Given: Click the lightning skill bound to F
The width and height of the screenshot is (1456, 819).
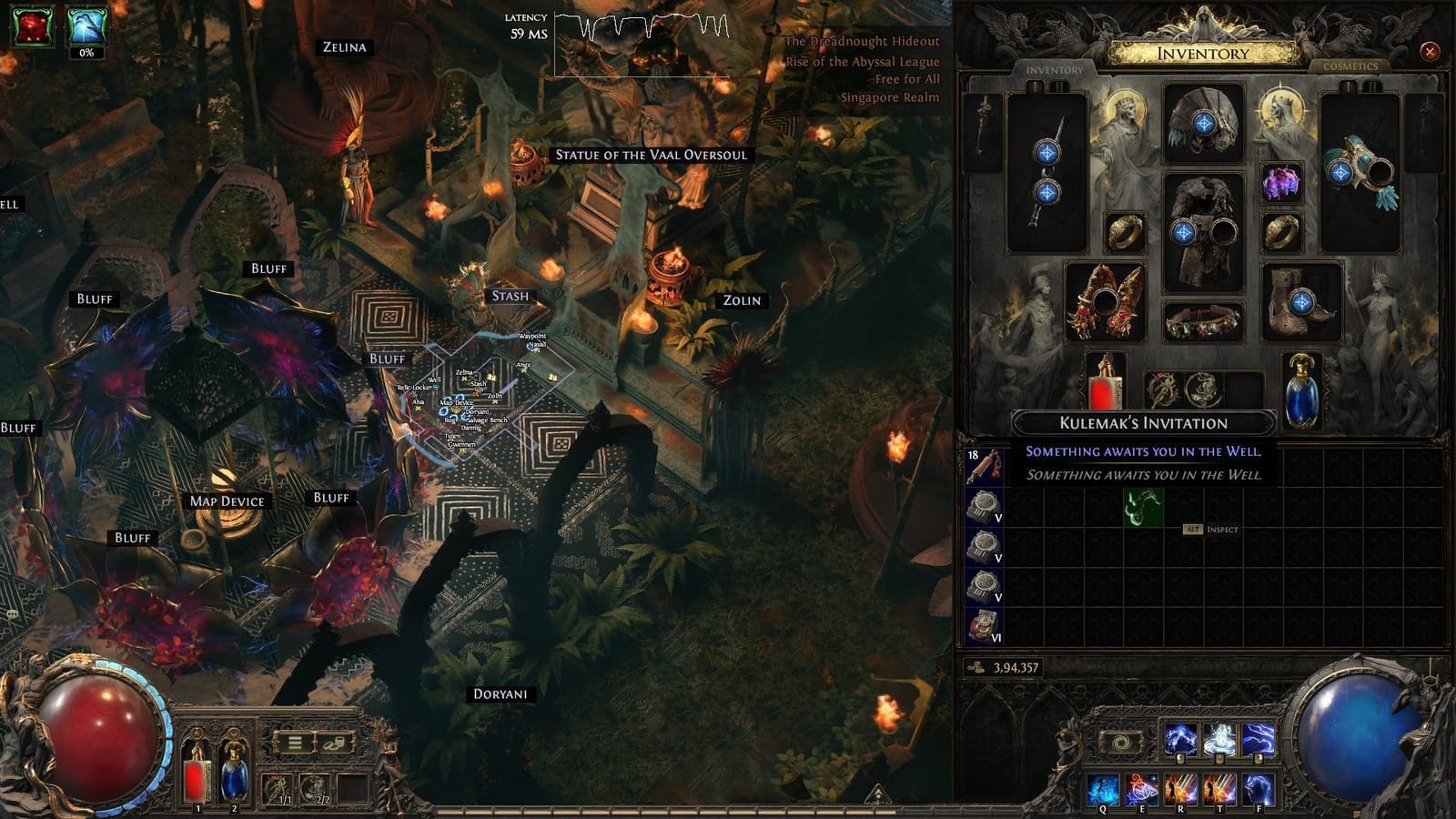Looking at the screenshot, I should pos(1259,787).
